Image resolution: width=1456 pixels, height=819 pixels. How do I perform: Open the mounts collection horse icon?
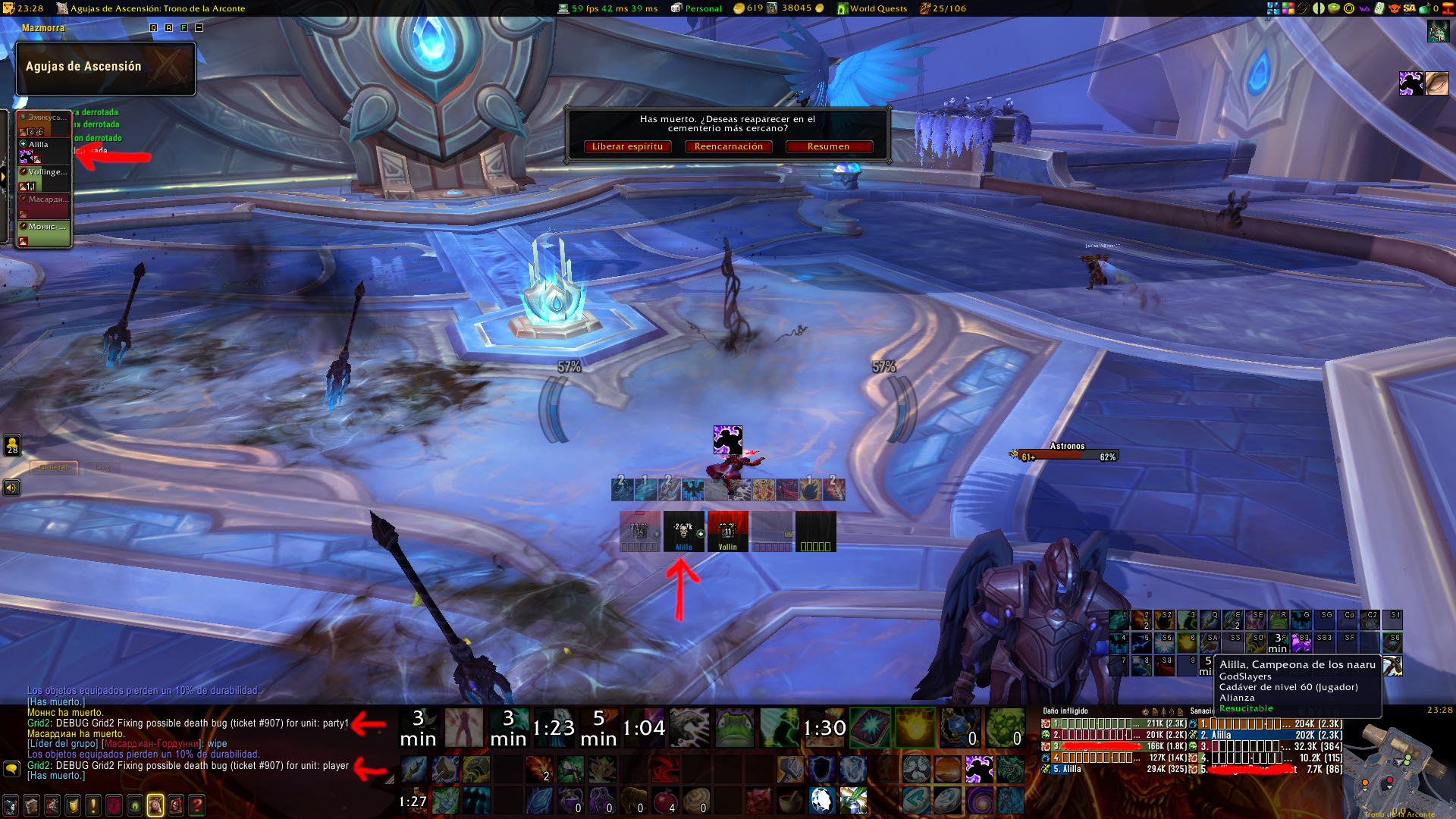tap(155, 805)
